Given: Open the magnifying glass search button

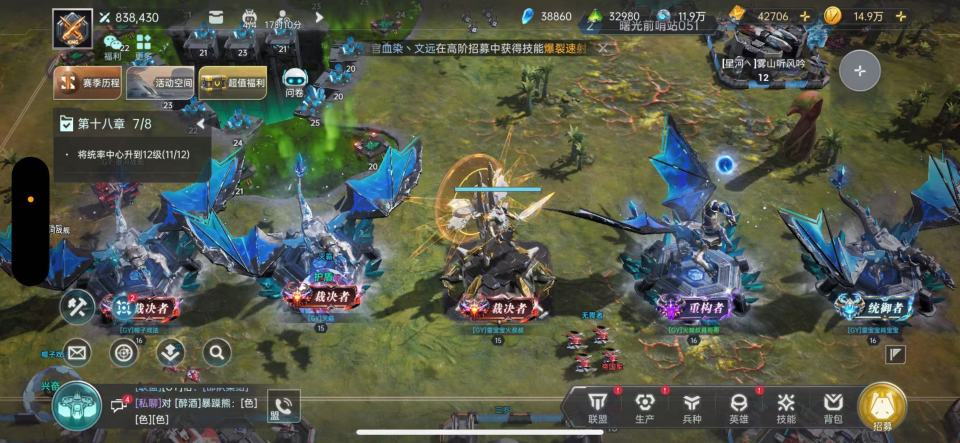Looking at the screenshot, I should [217, 352].
